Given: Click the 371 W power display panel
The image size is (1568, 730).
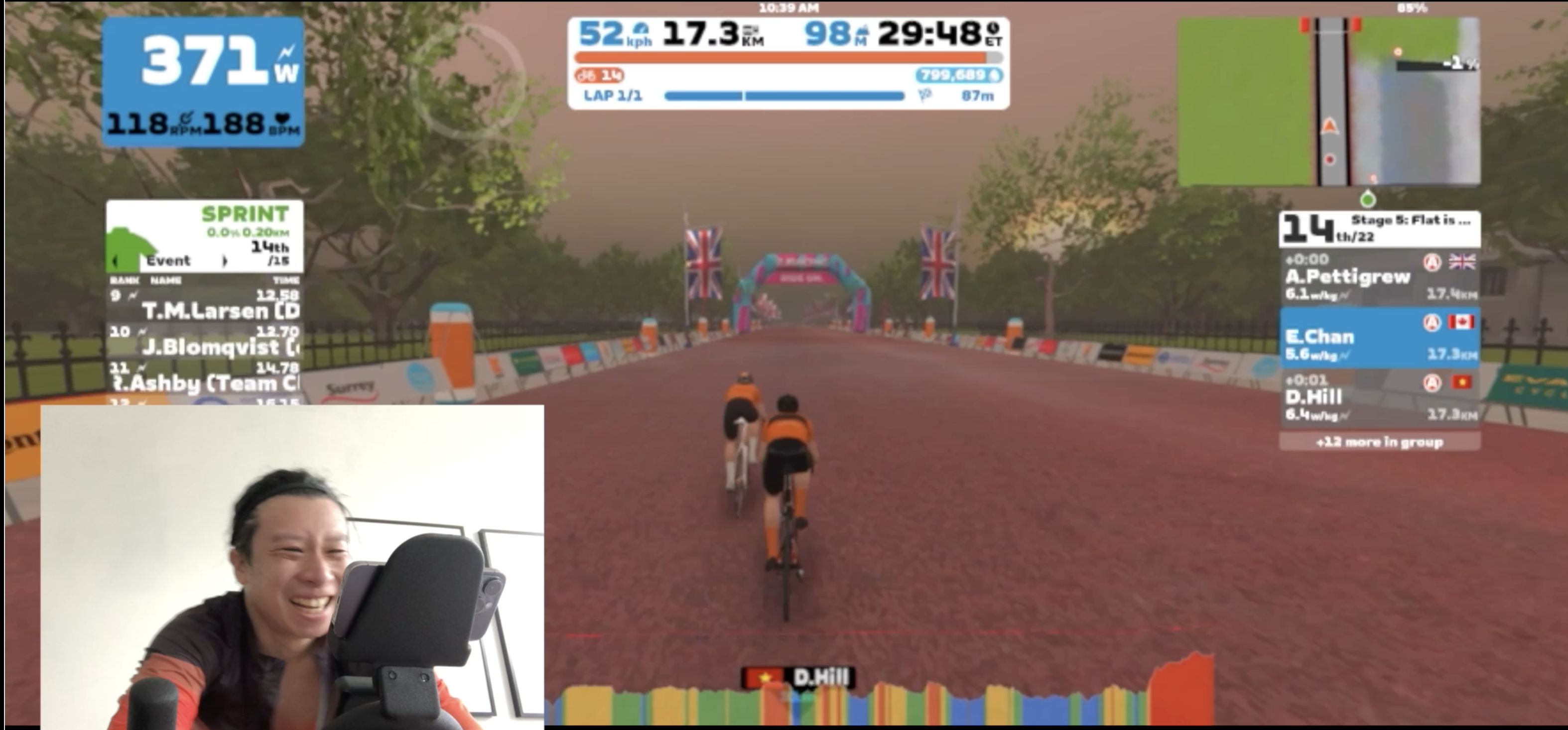Looking at the screenshot, I should pyautogui.click(x=203, y=81).
